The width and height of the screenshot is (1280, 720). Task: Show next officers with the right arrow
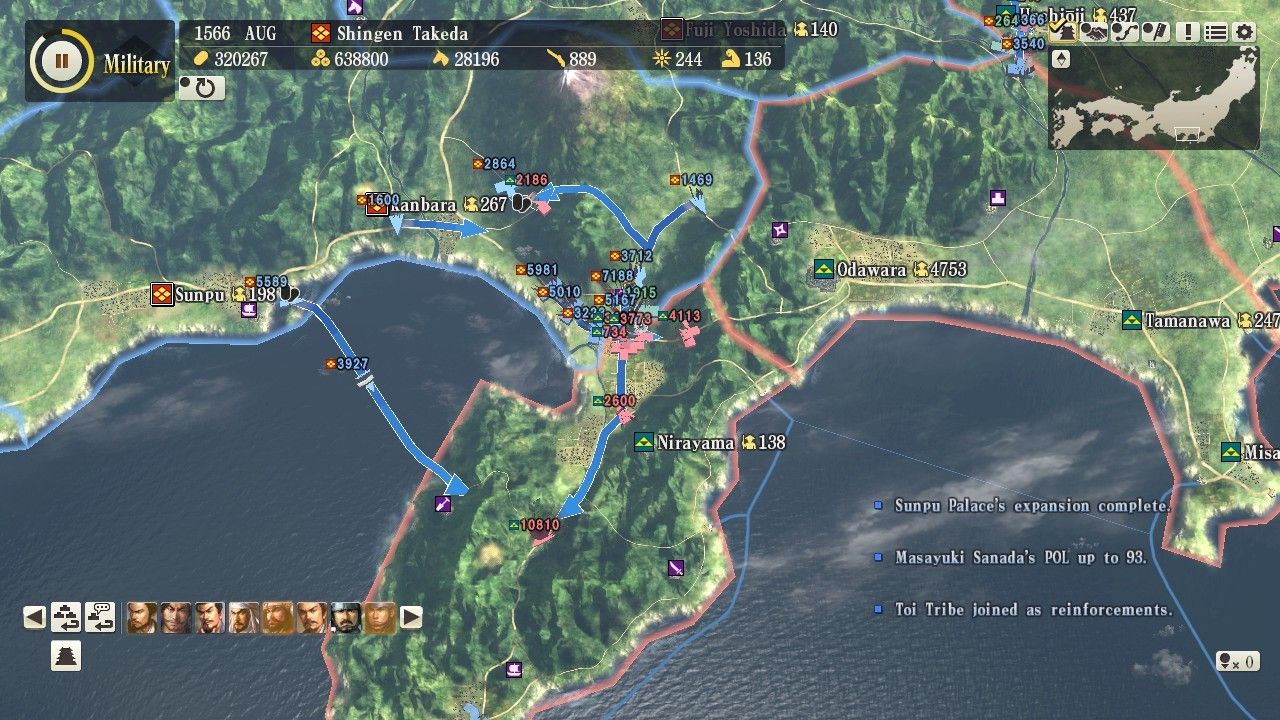pyautogui.click(x=411, y=617)
